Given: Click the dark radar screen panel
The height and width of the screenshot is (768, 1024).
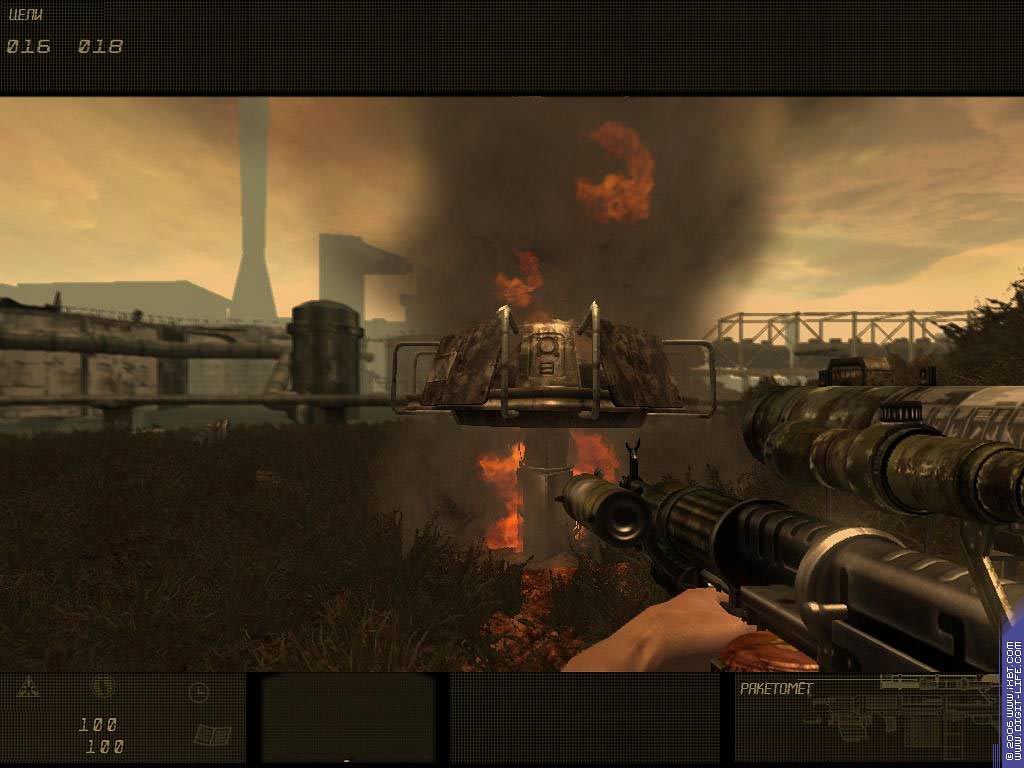Looking at the screenshot, I should (347, 717).
